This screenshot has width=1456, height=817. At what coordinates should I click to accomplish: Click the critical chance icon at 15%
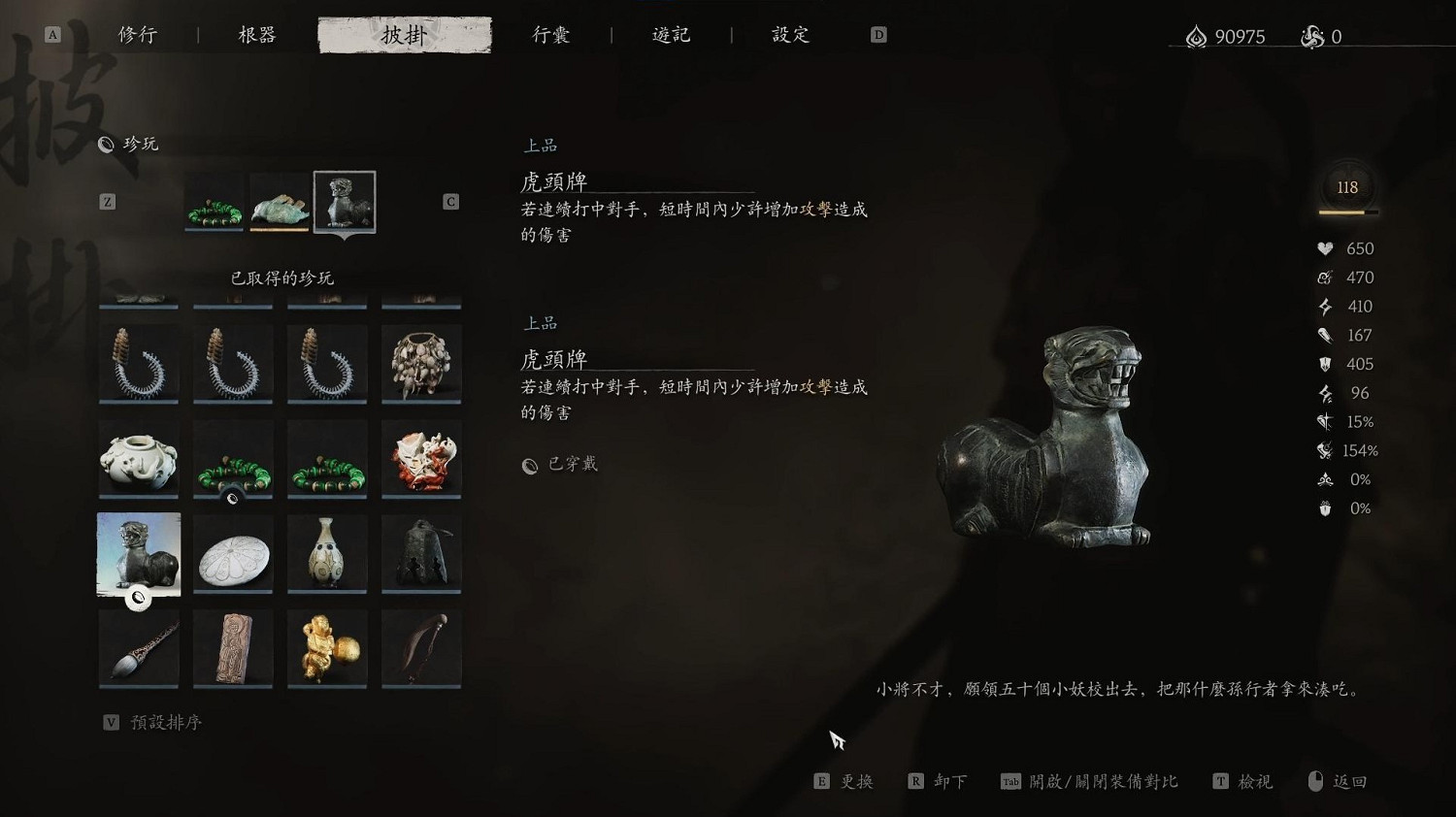tap(1322, 422)
